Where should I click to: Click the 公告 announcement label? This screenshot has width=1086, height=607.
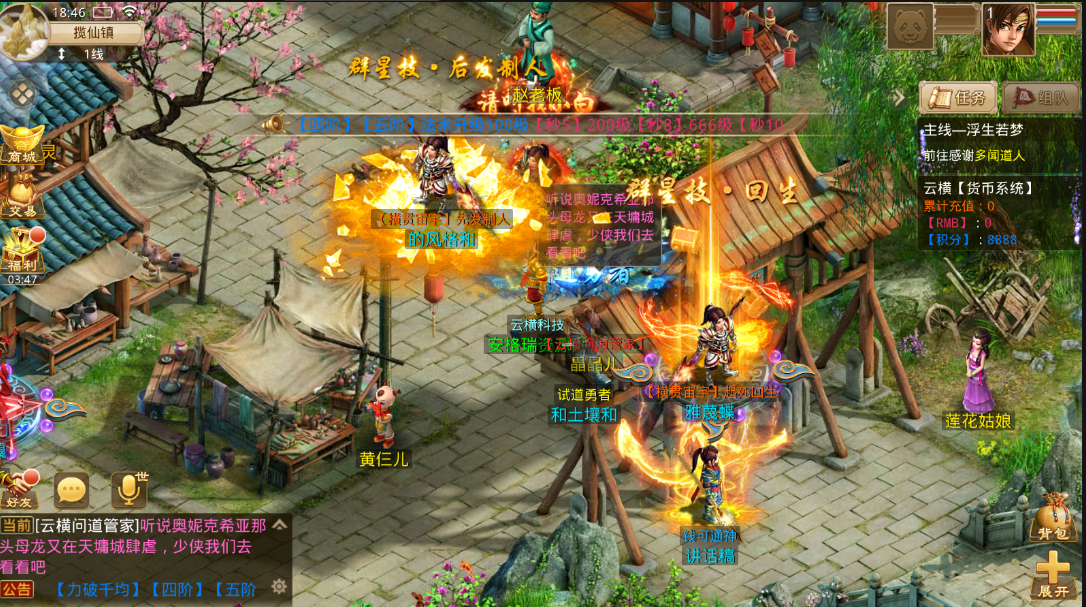coord(17,589)
